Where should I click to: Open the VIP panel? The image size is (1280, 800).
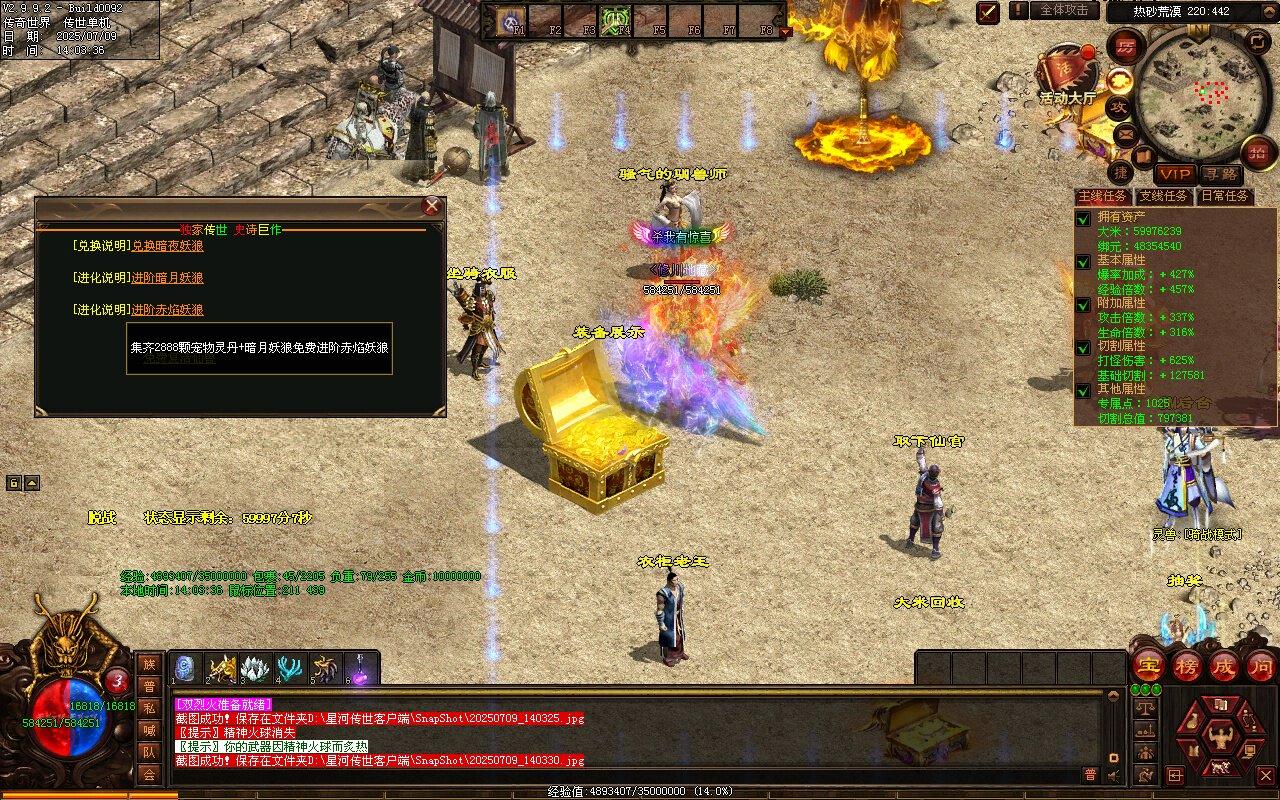pos(1176,174)
